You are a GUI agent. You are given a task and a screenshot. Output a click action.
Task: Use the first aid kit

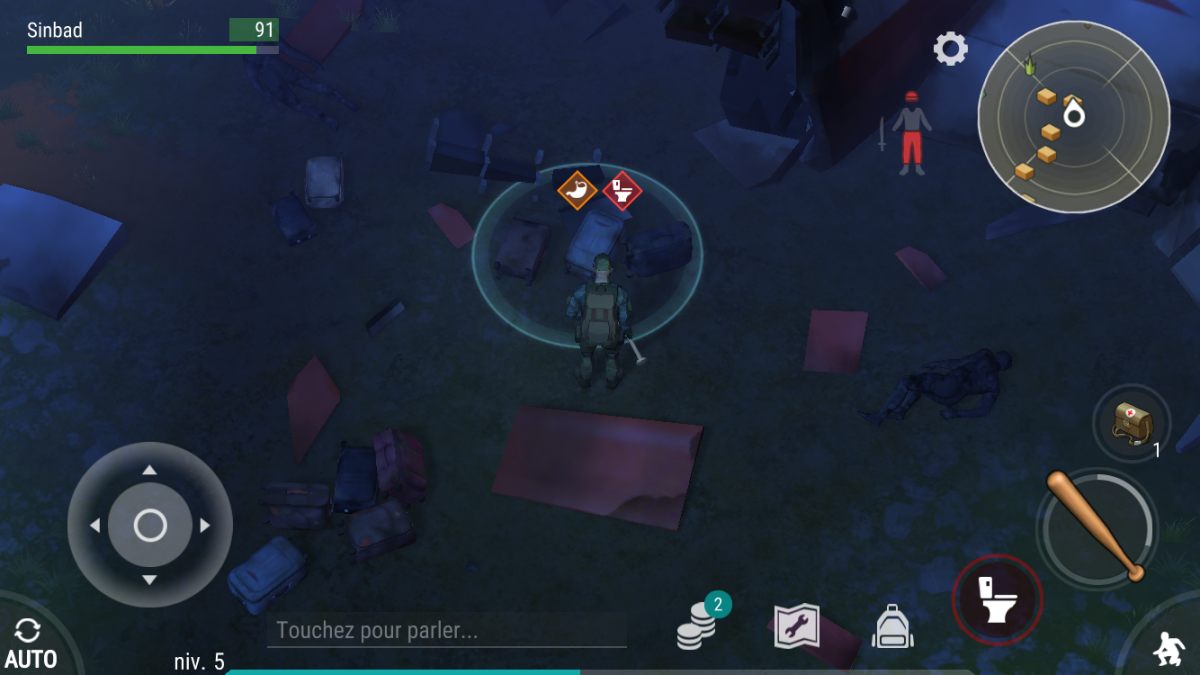pos(1131,424)
